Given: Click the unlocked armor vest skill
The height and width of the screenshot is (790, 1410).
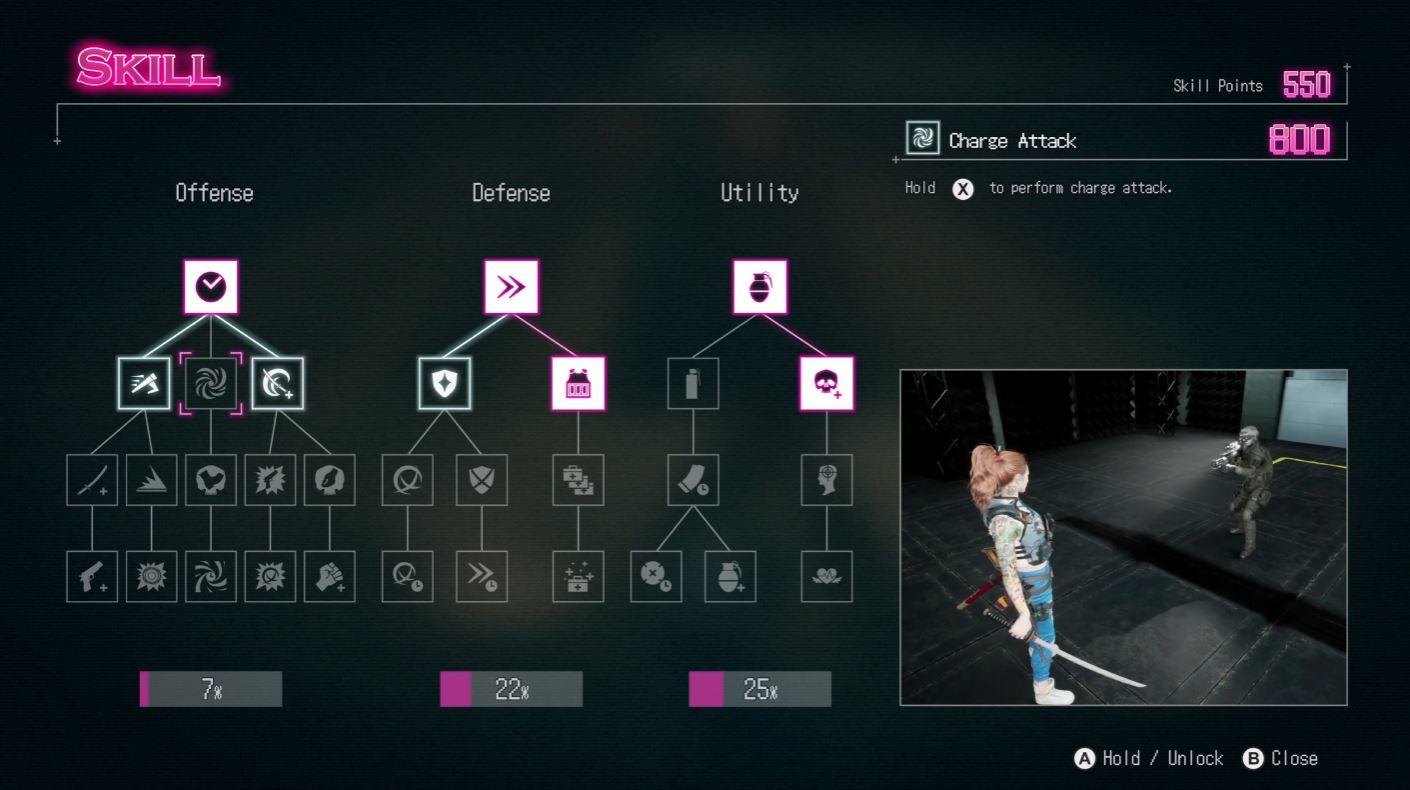Looking at the screenshot, I should click(578, 381).
